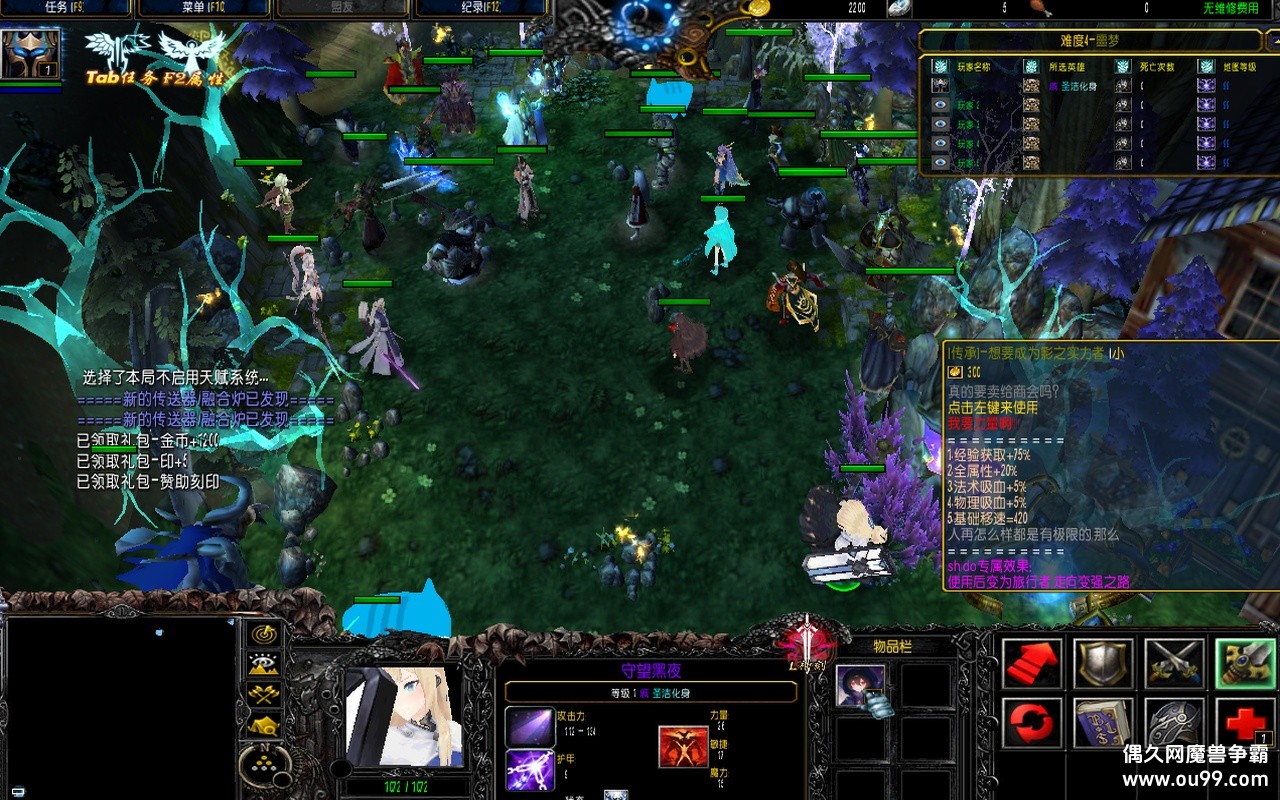Click the blonde hero portrait

click(403, 717)
